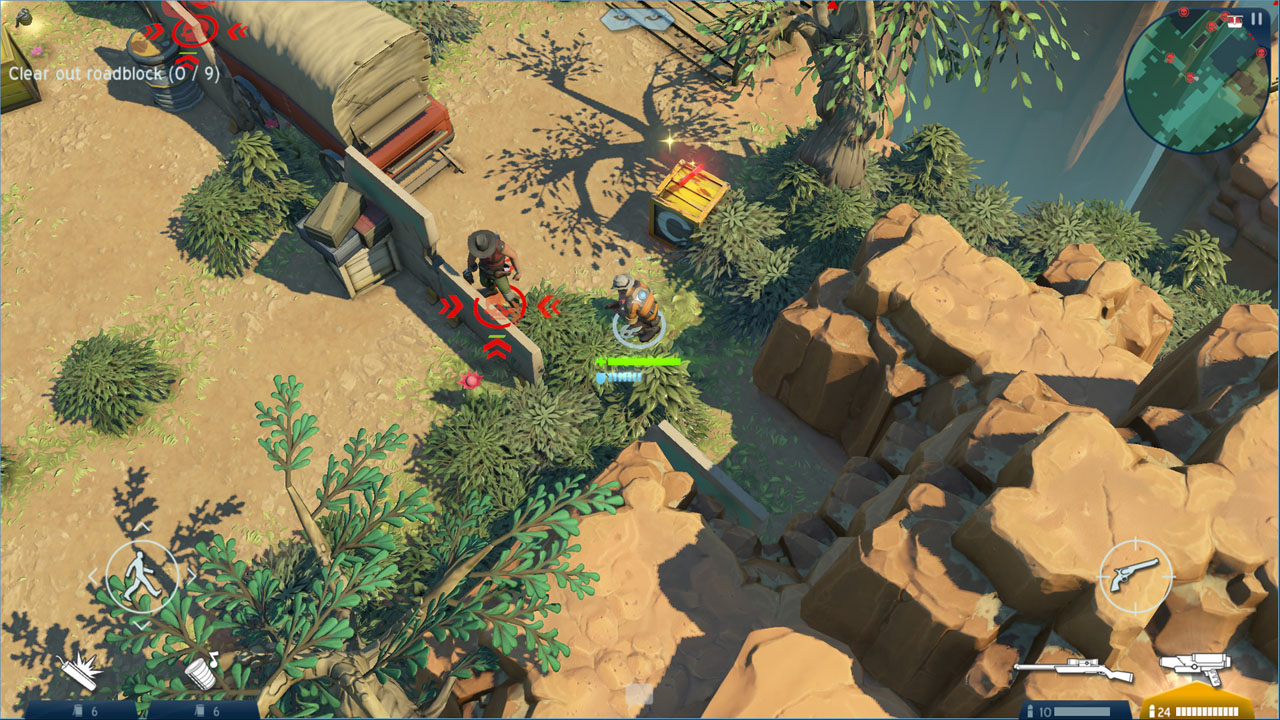Pause the game with the pause button
1280x720 pixels.
tap(1256, 17)
